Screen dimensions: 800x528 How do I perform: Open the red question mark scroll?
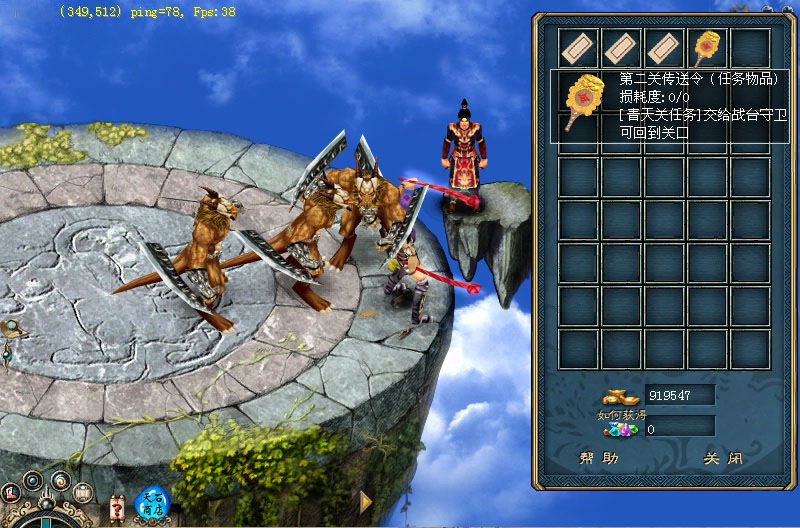[x=118, y=507]
